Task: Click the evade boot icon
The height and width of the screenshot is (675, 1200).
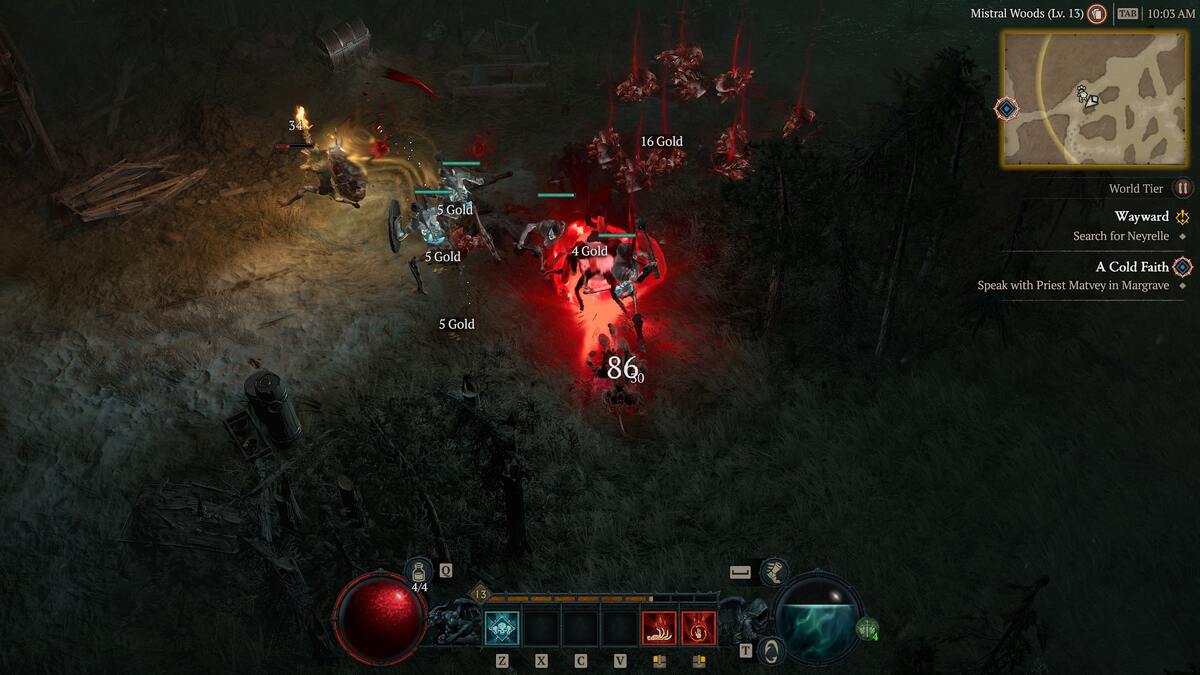Action: point(773,572)
